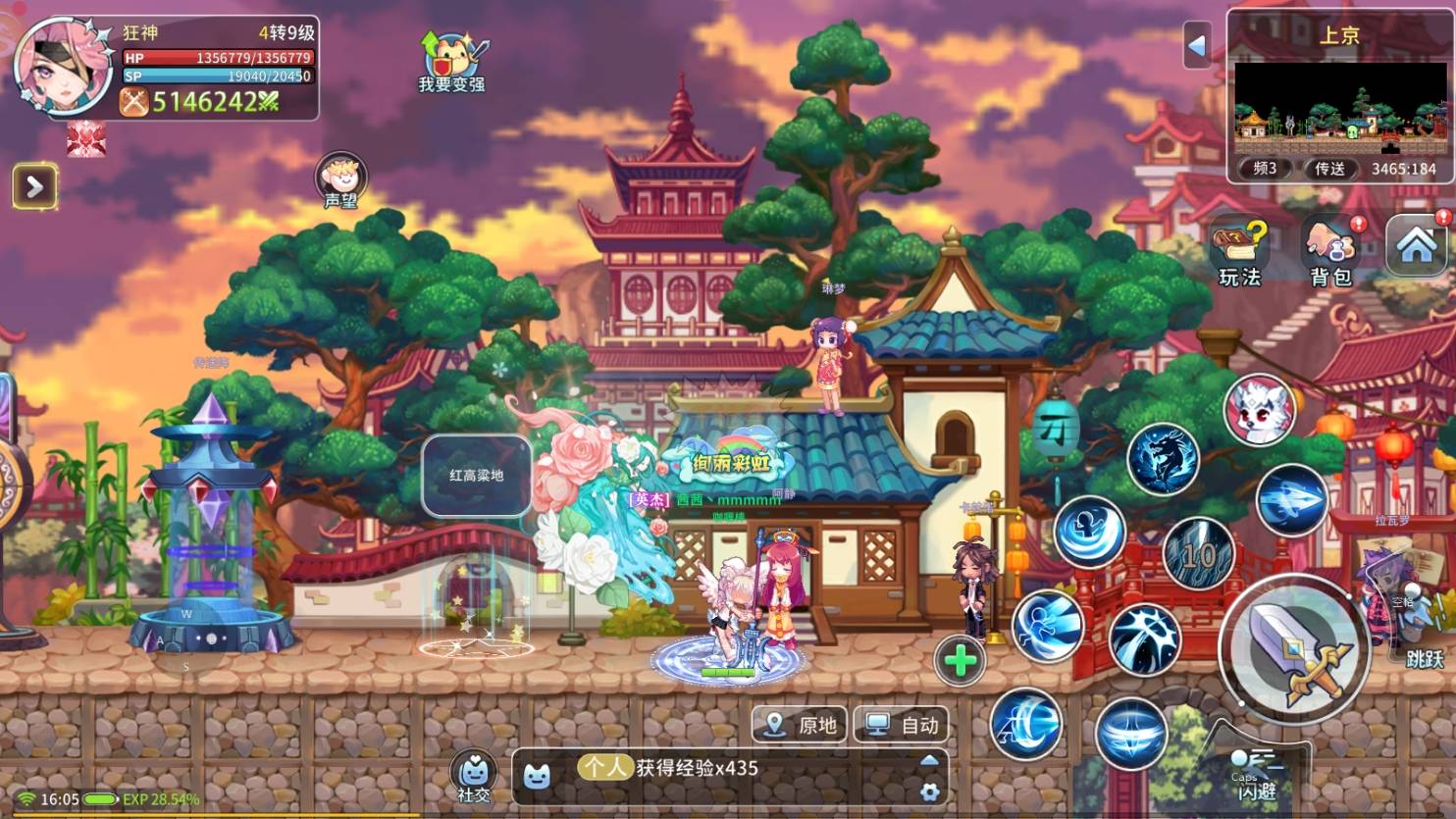The image size is (1456, 819).
Task: Collapse the minimap using its side arrow
Action: pyautogui.click(x=1199, y=46)
